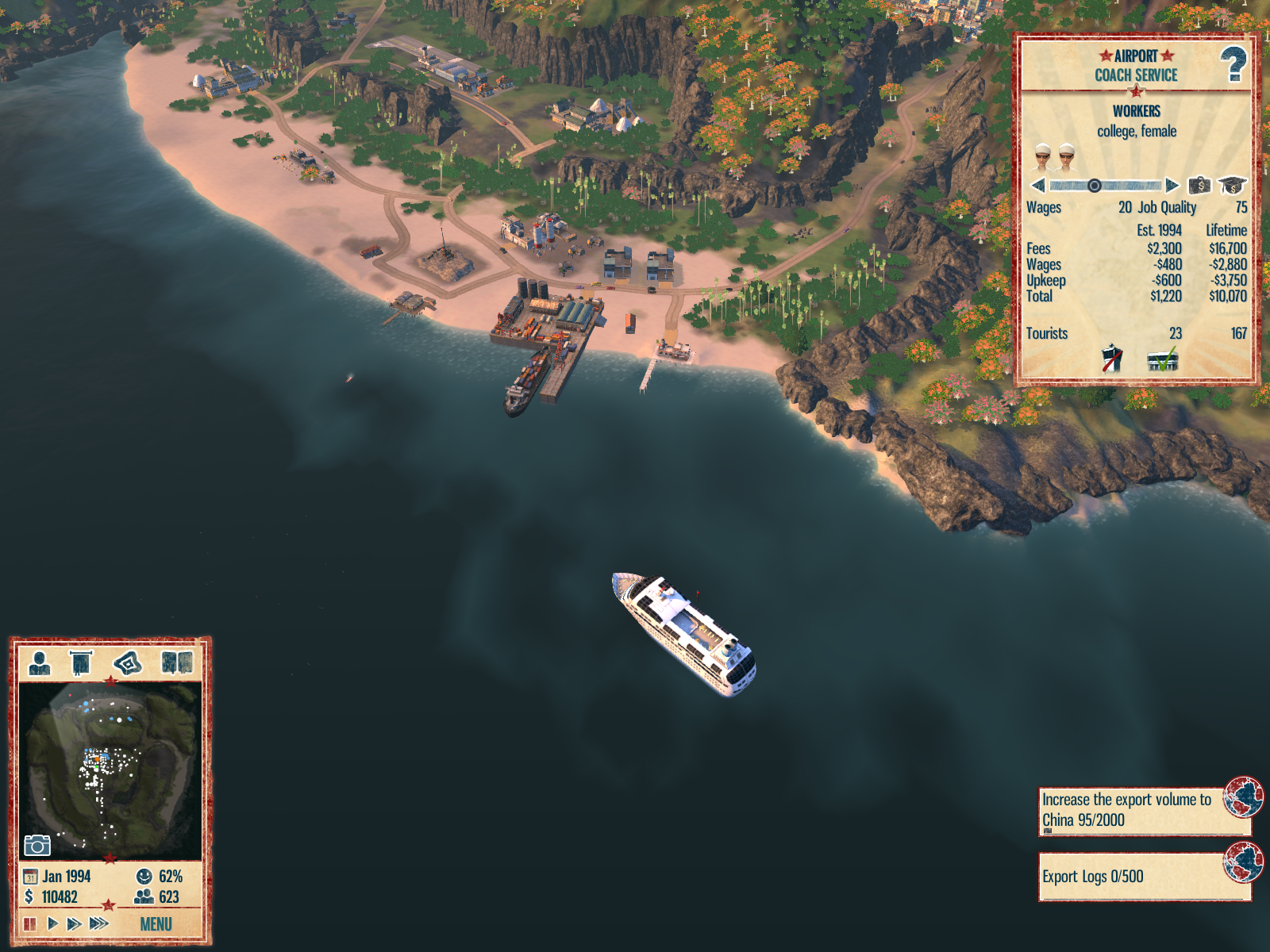
Task: Open the help question mark for Airport
Action: 1233,64
